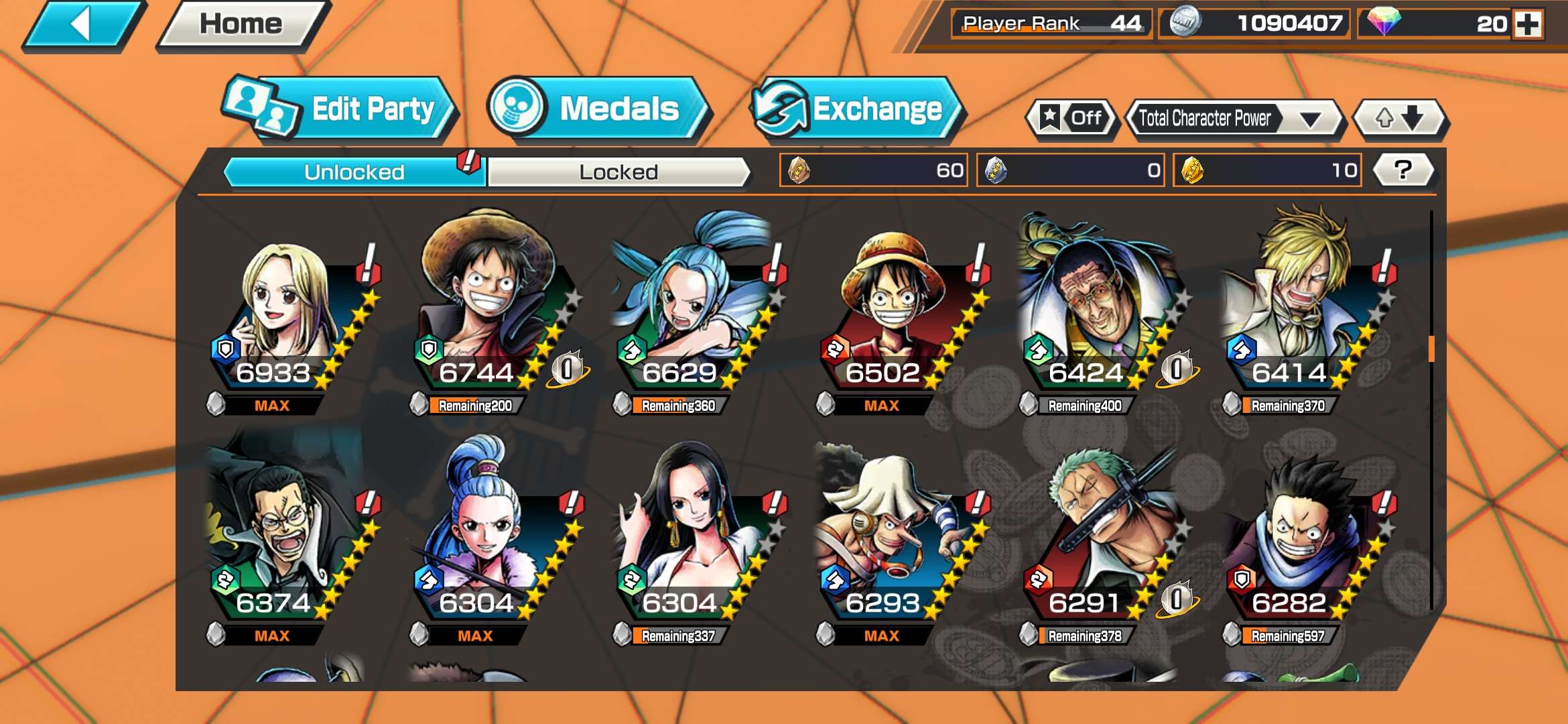
Task: Expand the Player Rank details
Action: pos(1049,22)
